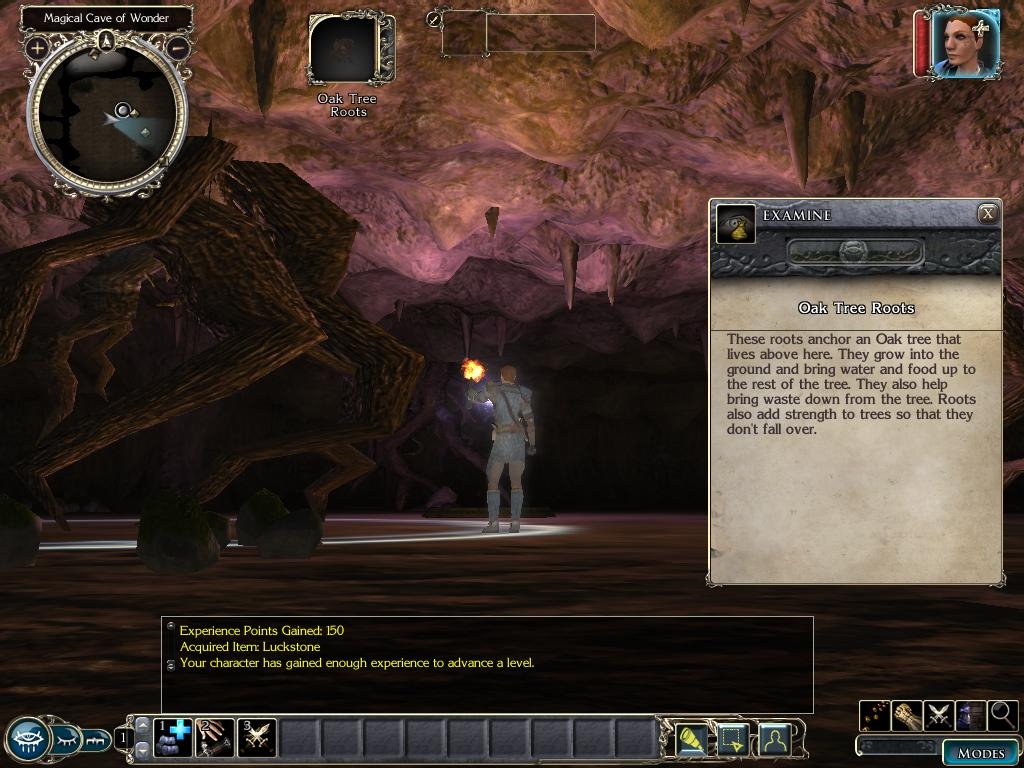Use hotbar slot 1 healing kit
The width and height of the screenshot is (1024, 768).
tap(174, 738)
